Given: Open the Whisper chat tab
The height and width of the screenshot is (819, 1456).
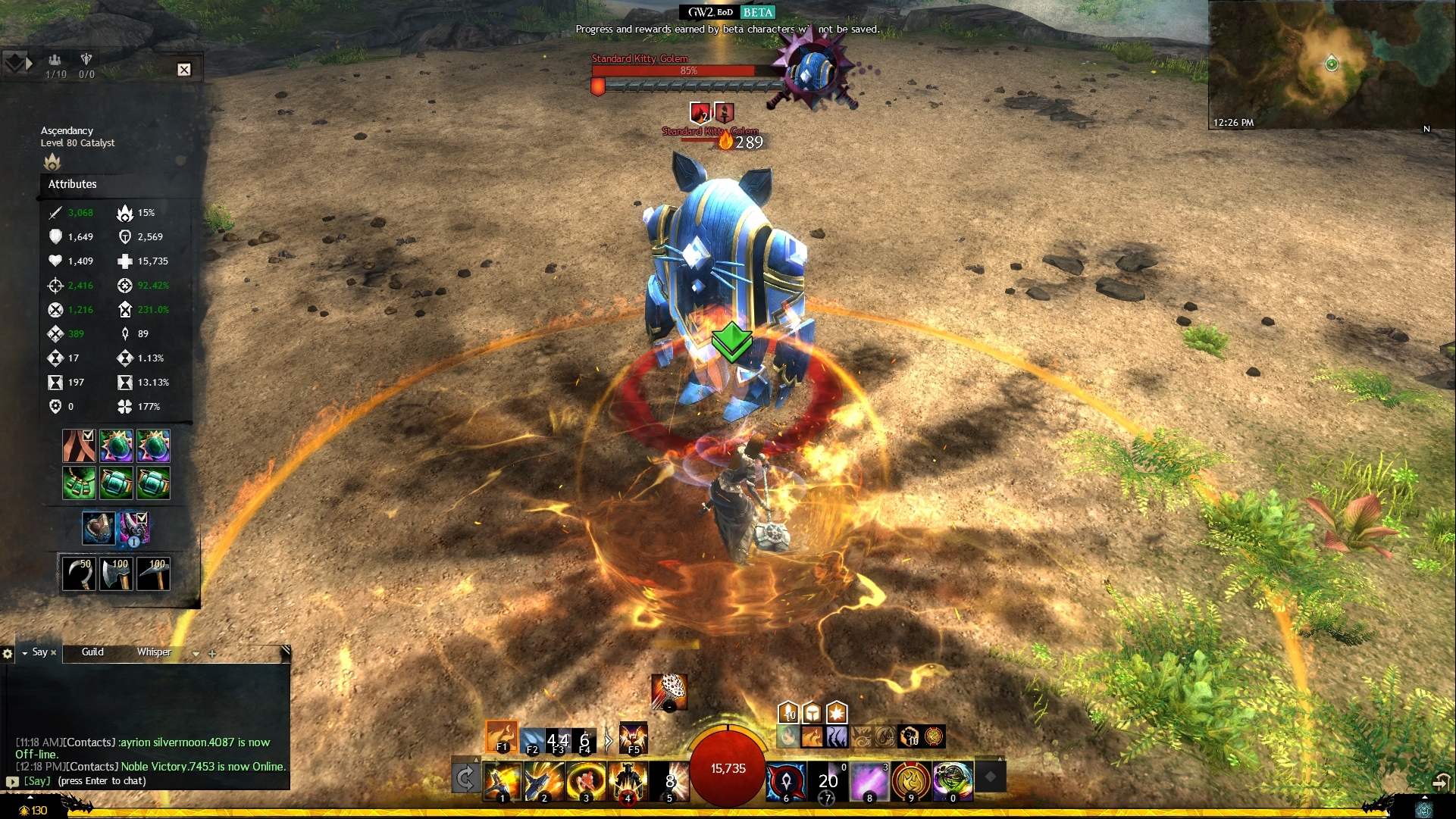Looking at the screenshot, I should click(x=154, y=652).
